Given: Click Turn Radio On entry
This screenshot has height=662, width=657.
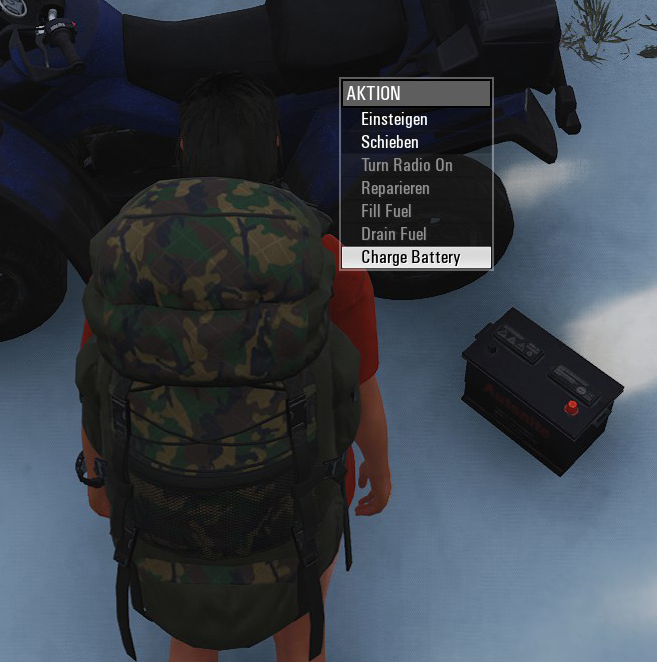Looking at the screenshot, I should pos(407,165).
